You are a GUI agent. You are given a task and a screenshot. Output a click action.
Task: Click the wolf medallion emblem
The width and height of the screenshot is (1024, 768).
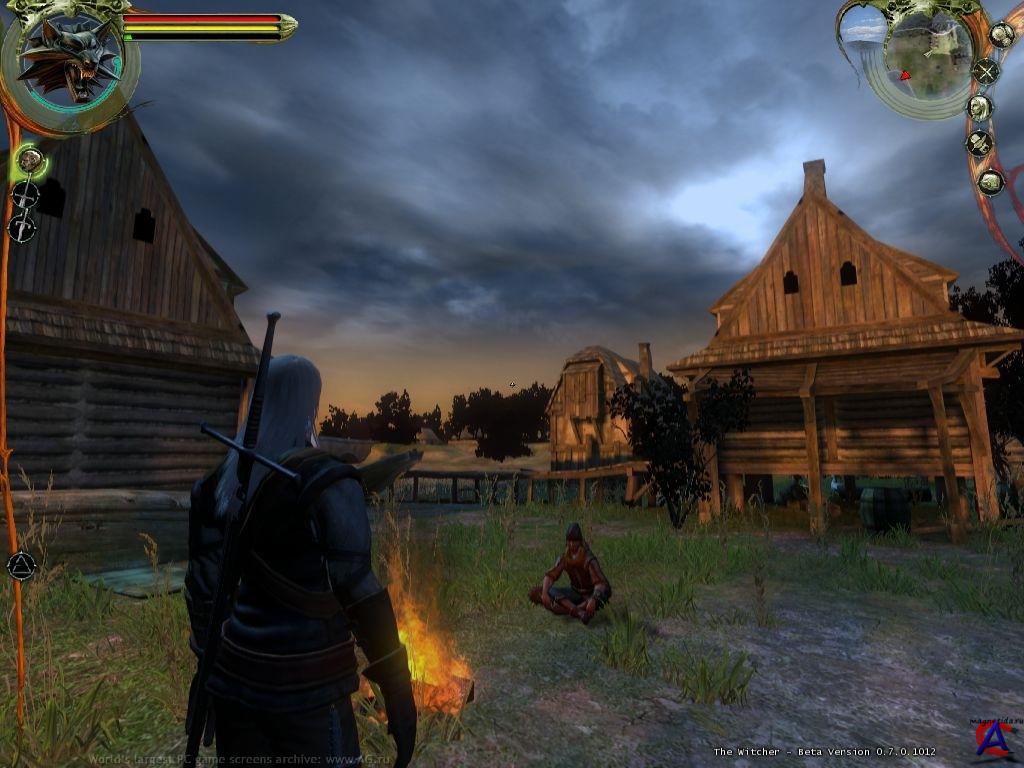point(67,58)
